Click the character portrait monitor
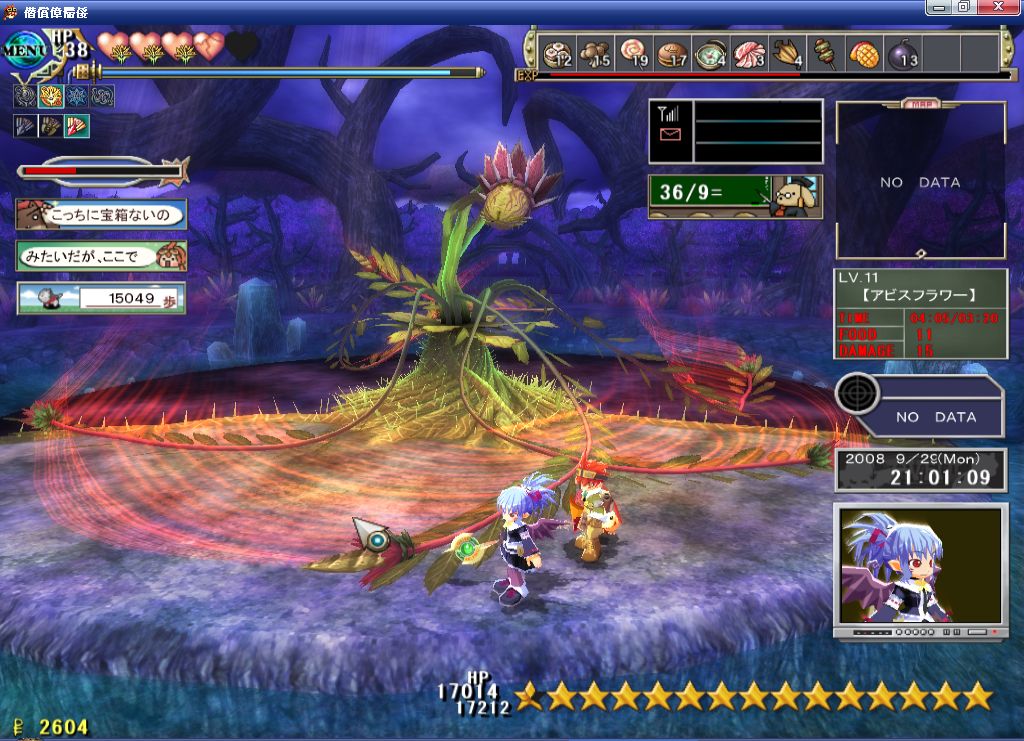Image resolution: width=1024 pixels, height=741 pixels. point(920,565)
